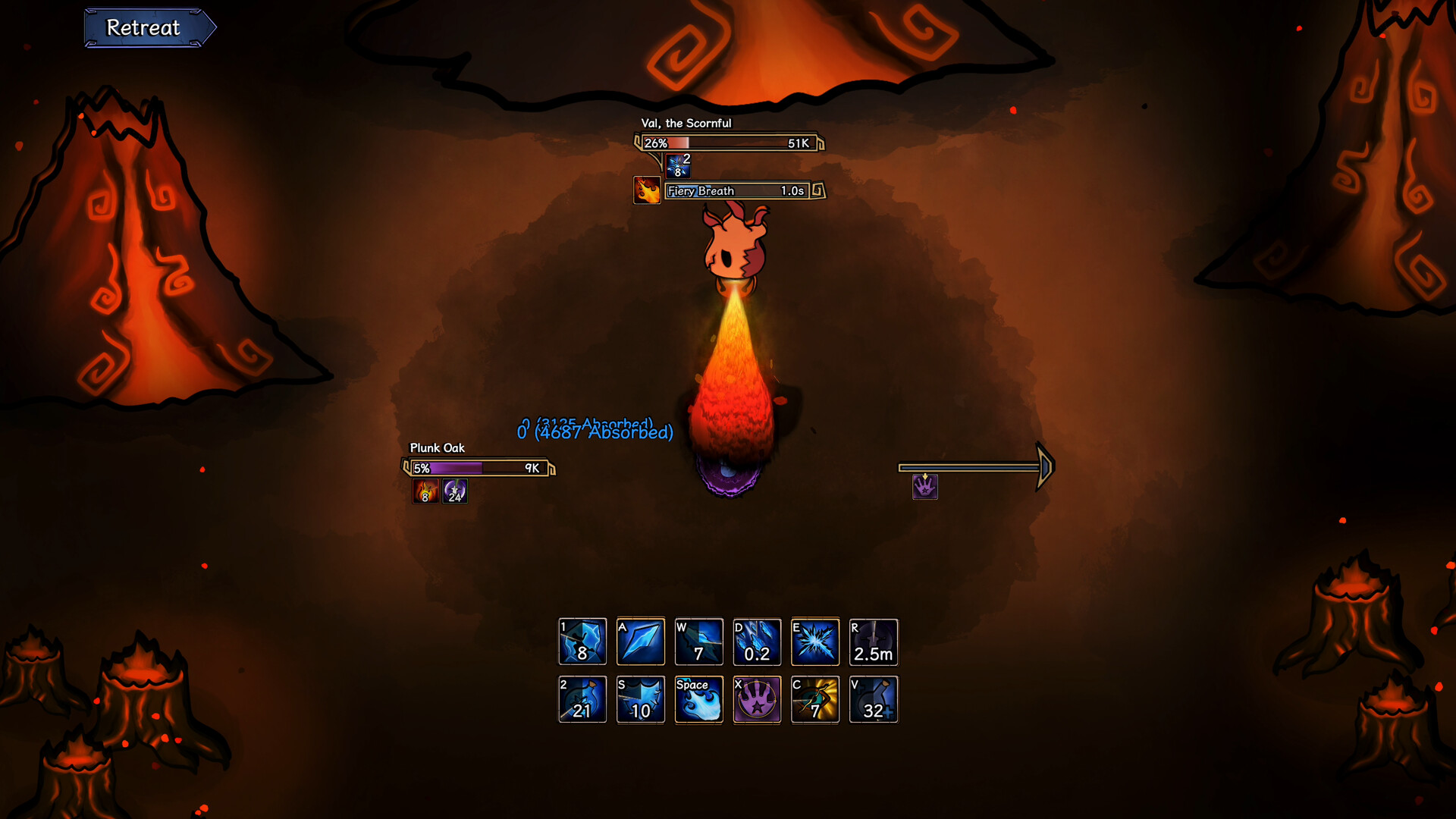Activate the Space wave ability icon

pyautogui.click(x=698, y=699)
